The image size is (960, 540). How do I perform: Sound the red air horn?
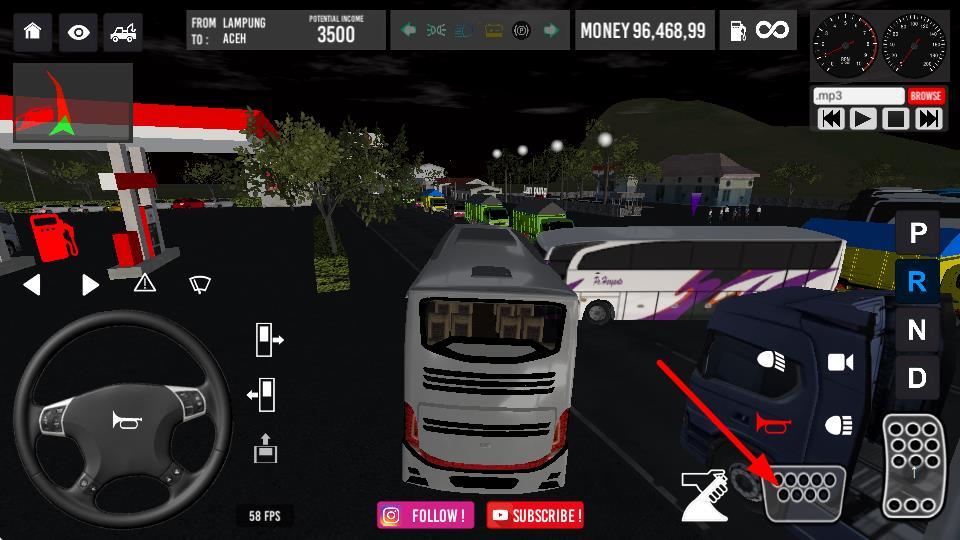[x=773, y=424]
